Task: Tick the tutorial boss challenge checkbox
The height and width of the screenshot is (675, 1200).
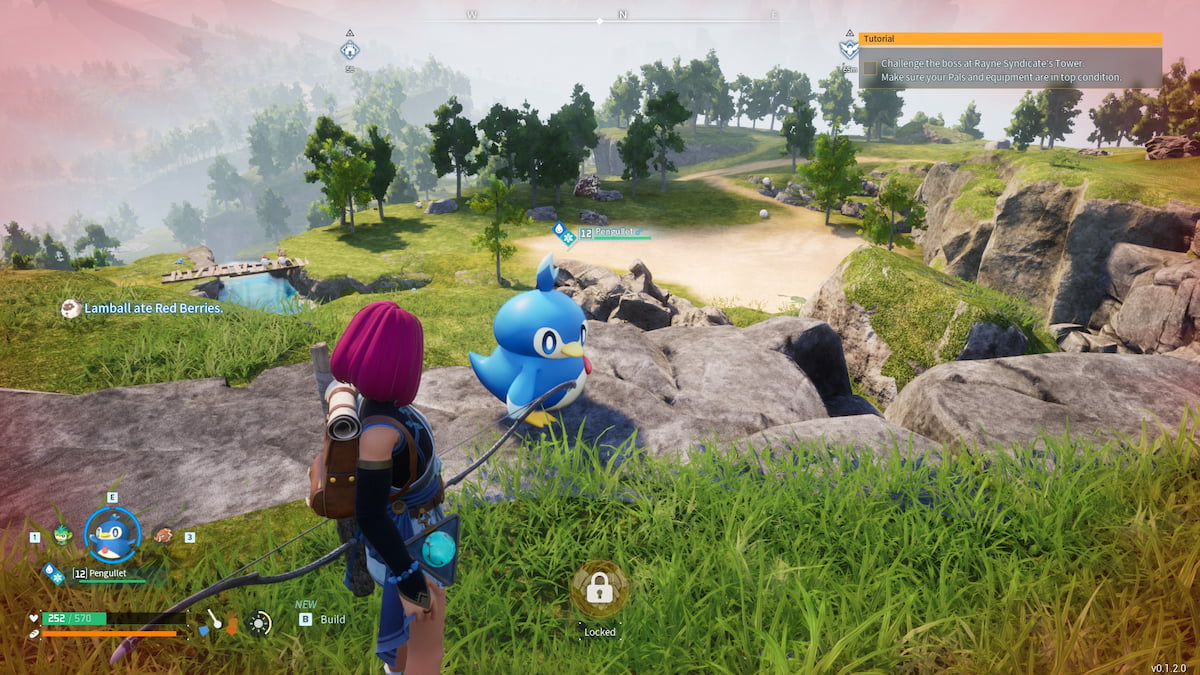Action: pos(871,69)
